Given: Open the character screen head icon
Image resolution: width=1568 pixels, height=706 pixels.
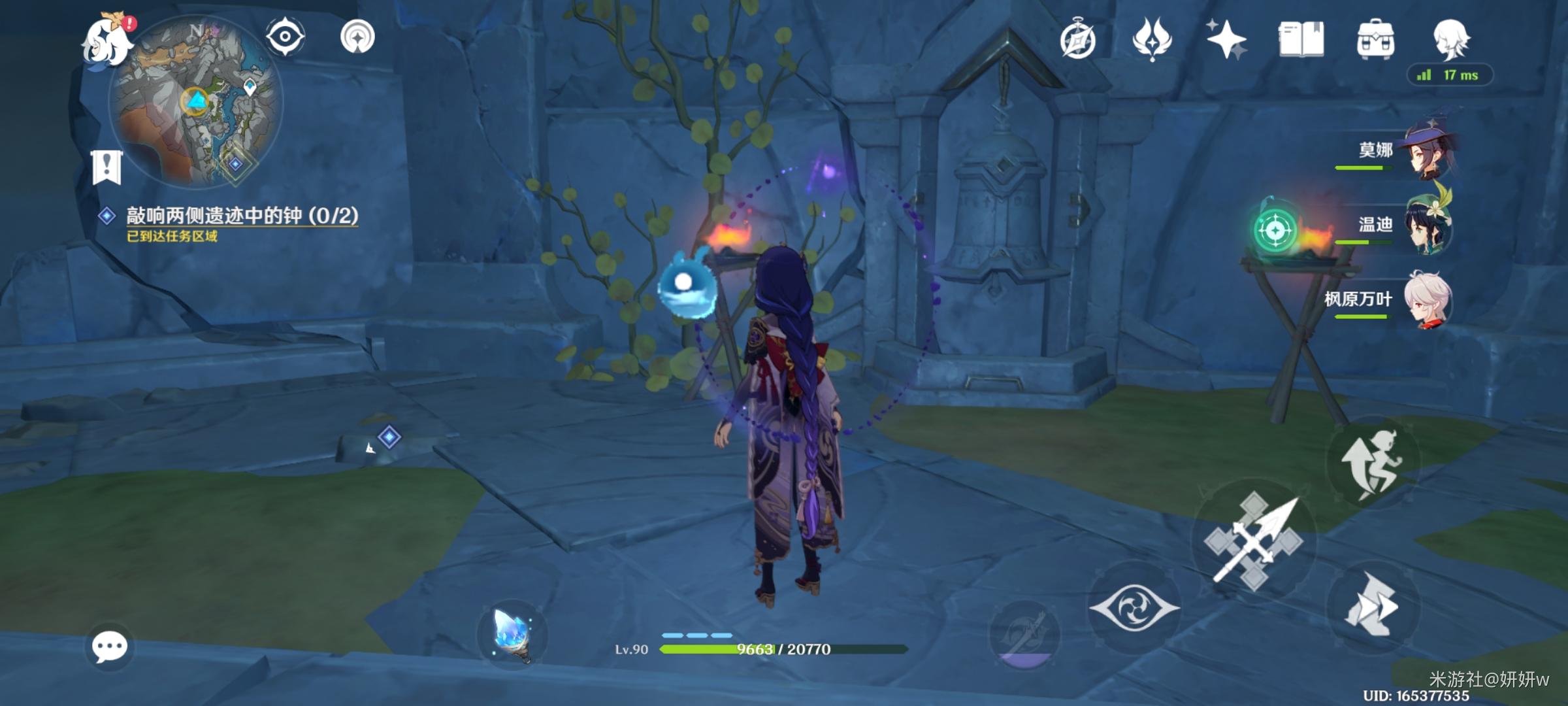Looking at the screenshot, I should point(1451,39).
